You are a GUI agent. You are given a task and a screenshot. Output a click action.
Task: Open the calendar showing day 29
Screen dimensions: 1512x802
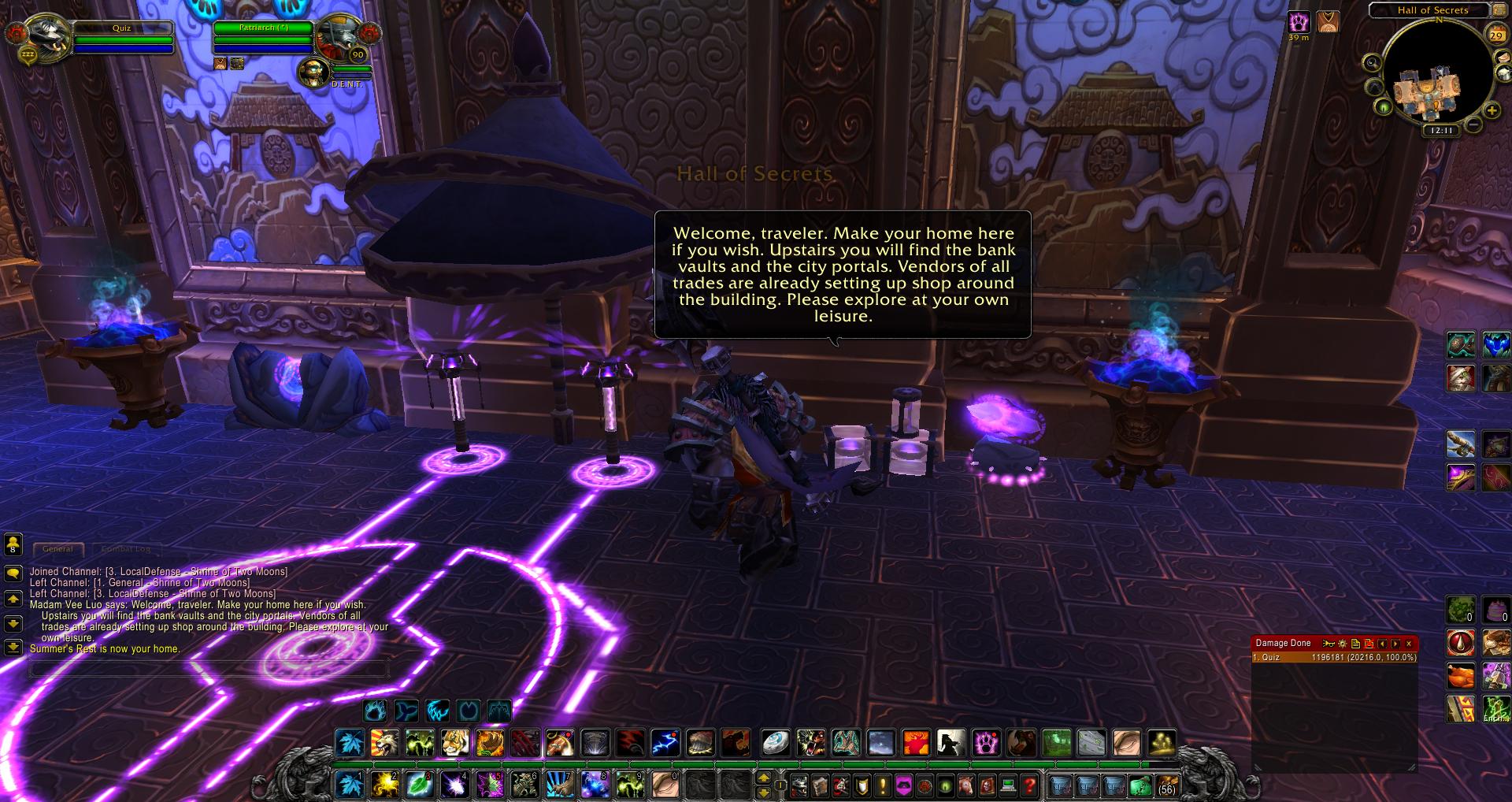1495,34
